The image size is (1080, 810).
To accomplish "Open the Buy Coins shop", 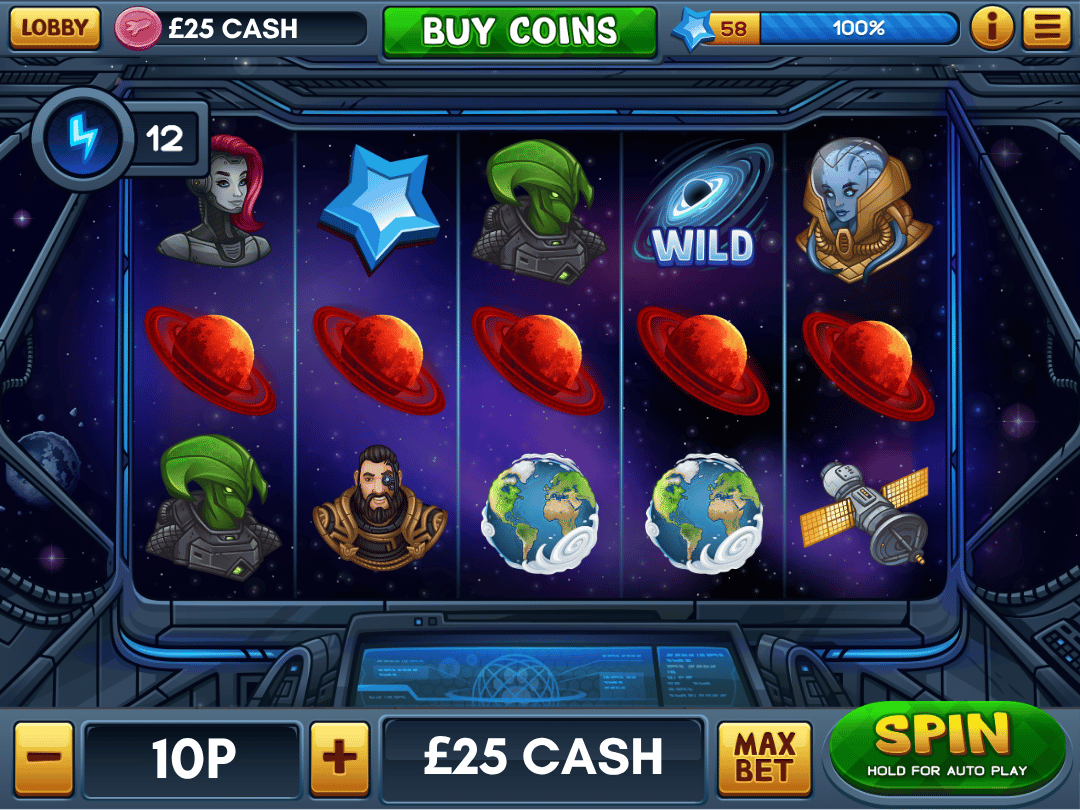I will pyautogui.click(x=519, y=31).
